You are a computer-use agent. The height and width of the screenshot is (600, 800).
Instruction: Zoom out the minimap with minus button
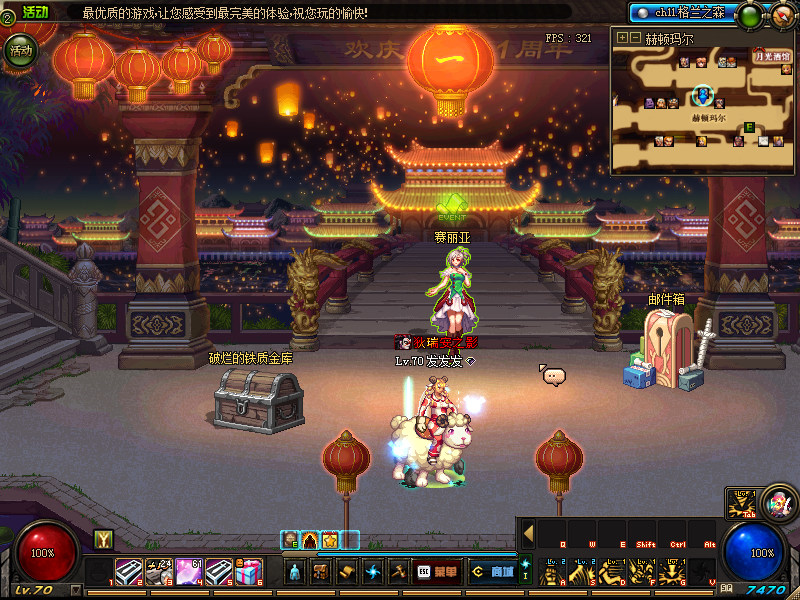pos(635,38)
